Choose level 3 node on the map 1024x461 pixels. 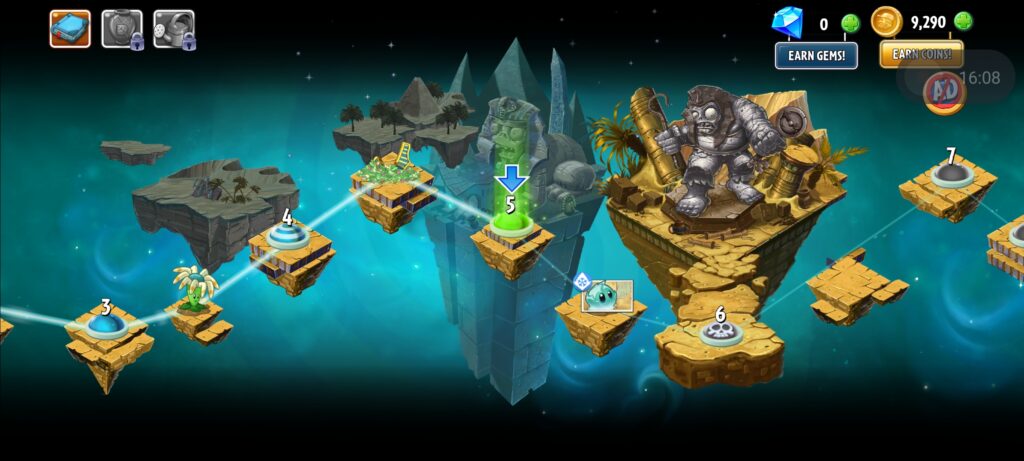pyautogui.click(x=105, y=323)
